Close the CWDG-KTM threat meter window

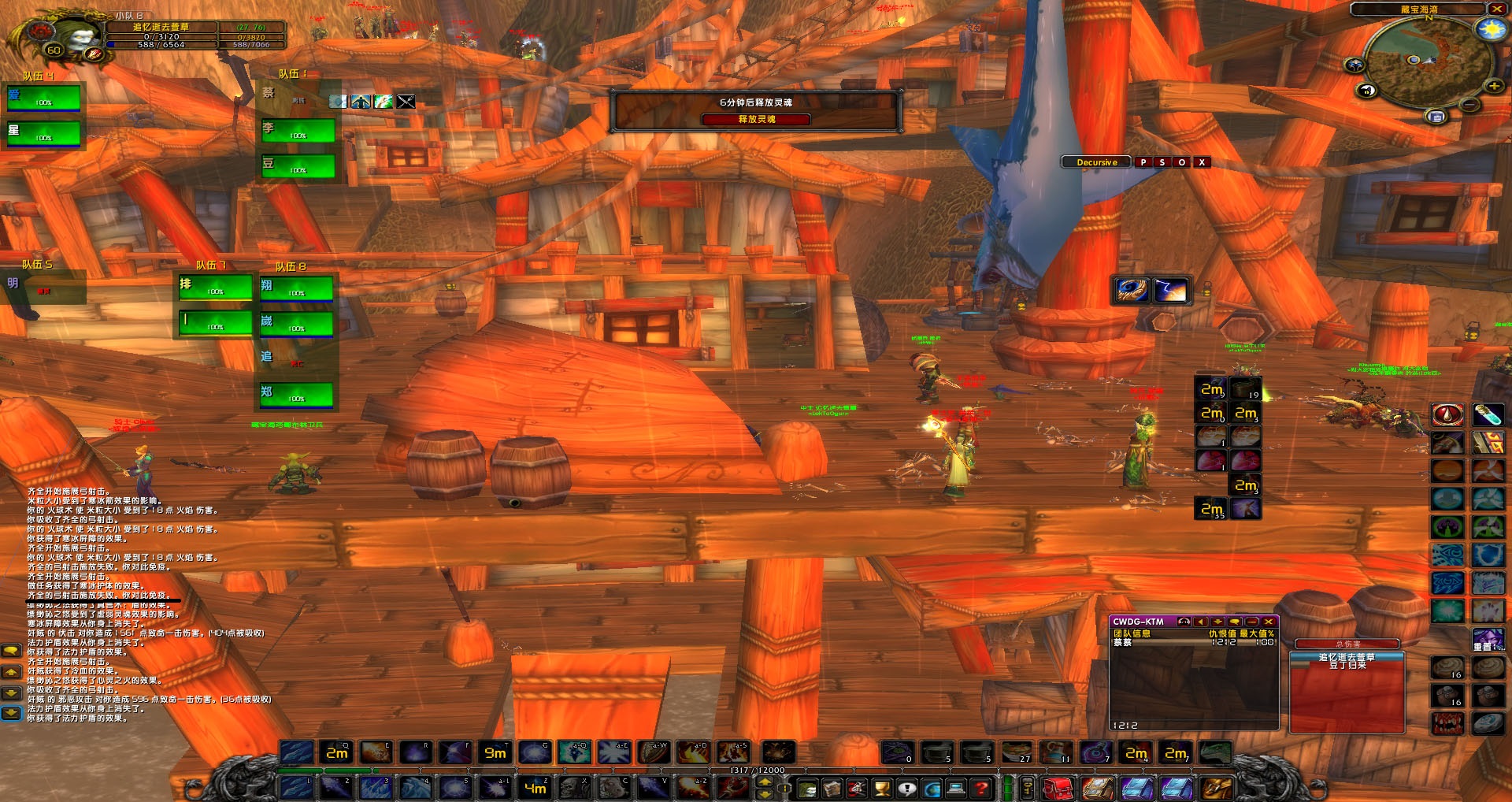[x=1269, y=622]
